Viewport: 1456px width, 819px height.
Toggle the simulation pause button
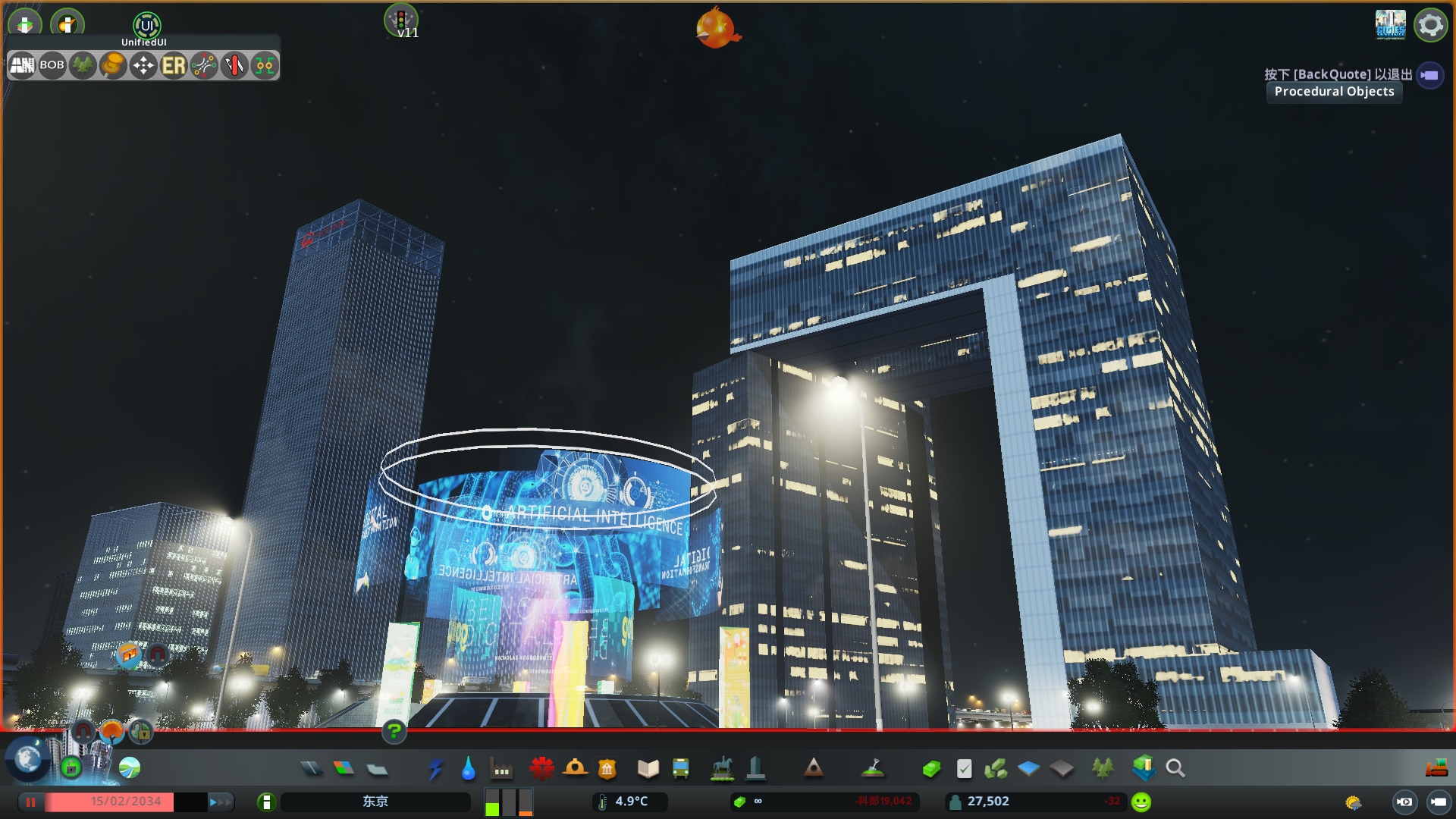click(x=30, y=802)
